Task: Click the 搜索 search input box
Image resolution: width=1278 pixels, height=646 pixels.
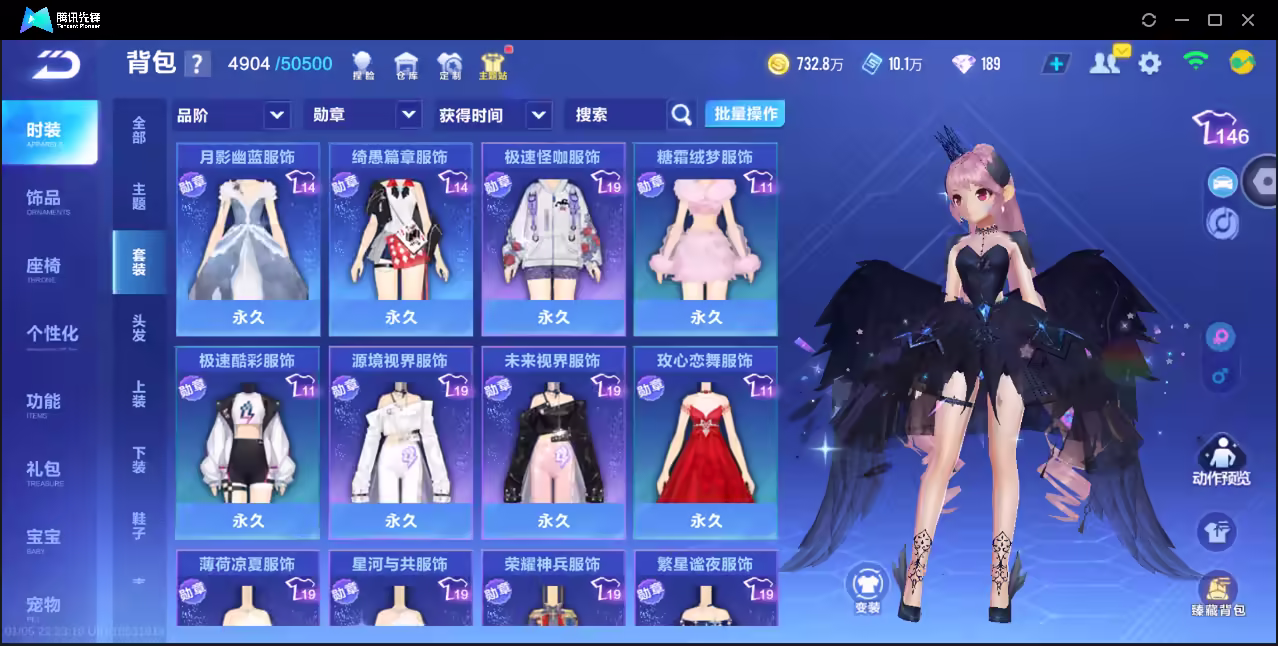Action: coord(616,115)
